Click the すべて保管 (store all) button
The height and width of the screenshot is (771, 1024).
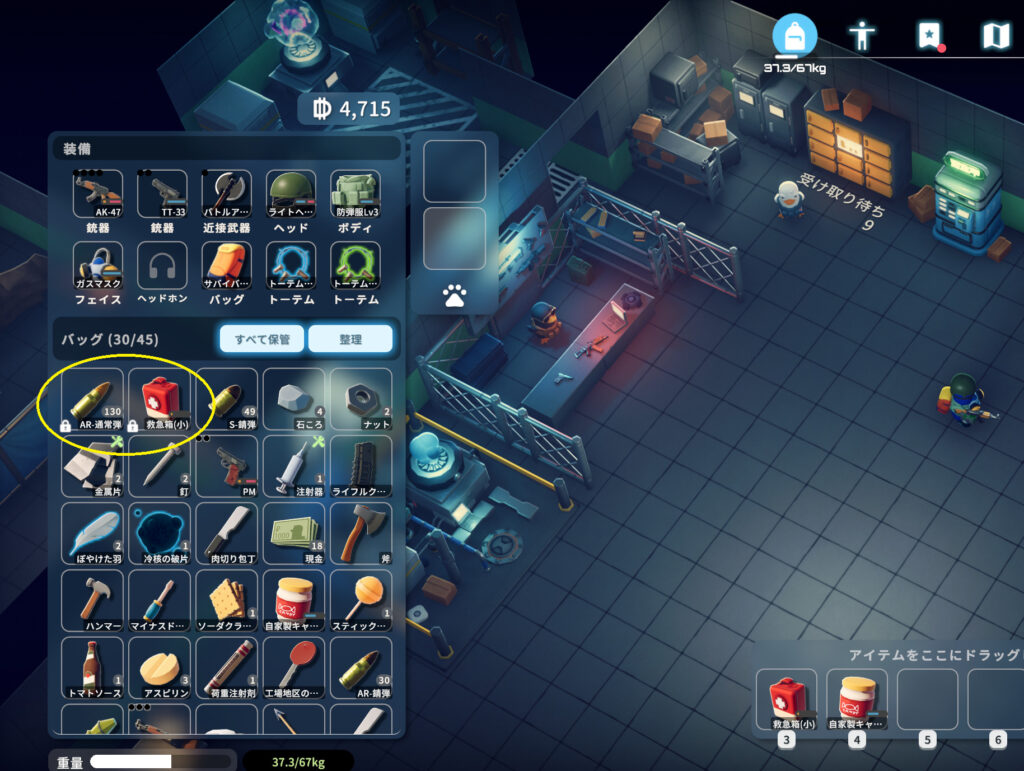tap(262, 339)
